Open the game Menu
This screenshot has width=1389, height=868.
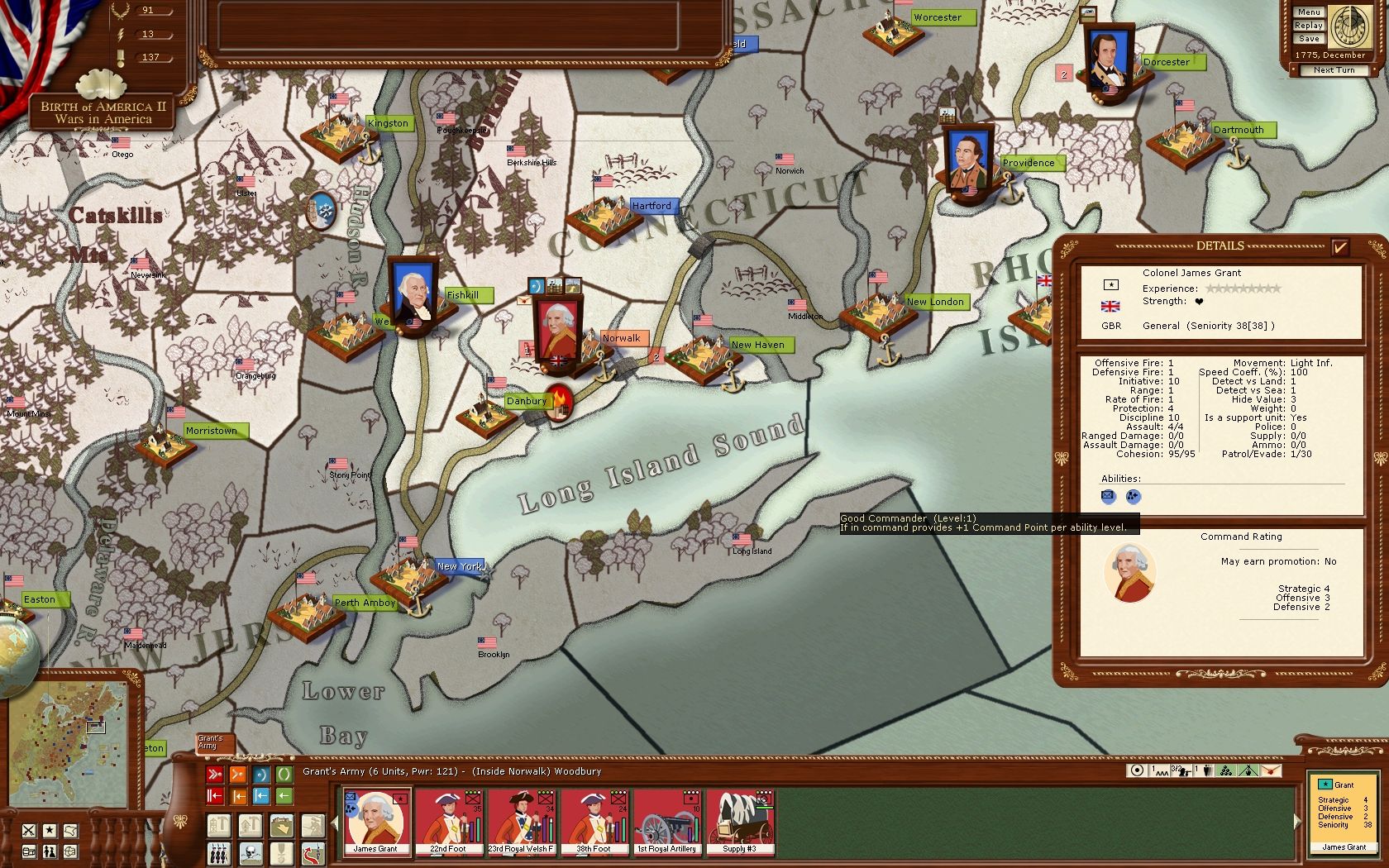click(x=1309, y=12)
